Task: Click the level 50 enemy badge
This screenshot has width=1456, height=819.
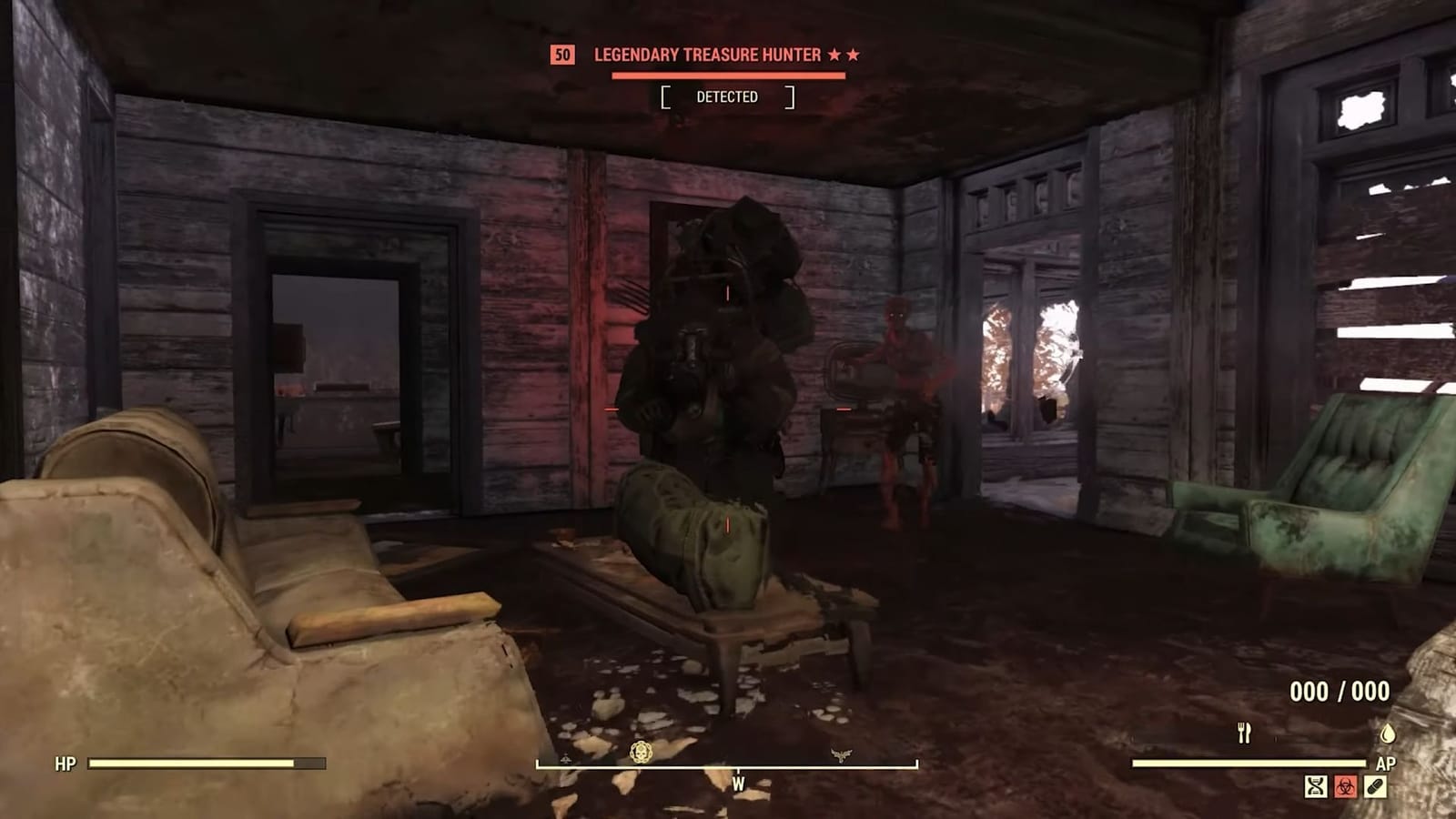Action: pos(561,55)
